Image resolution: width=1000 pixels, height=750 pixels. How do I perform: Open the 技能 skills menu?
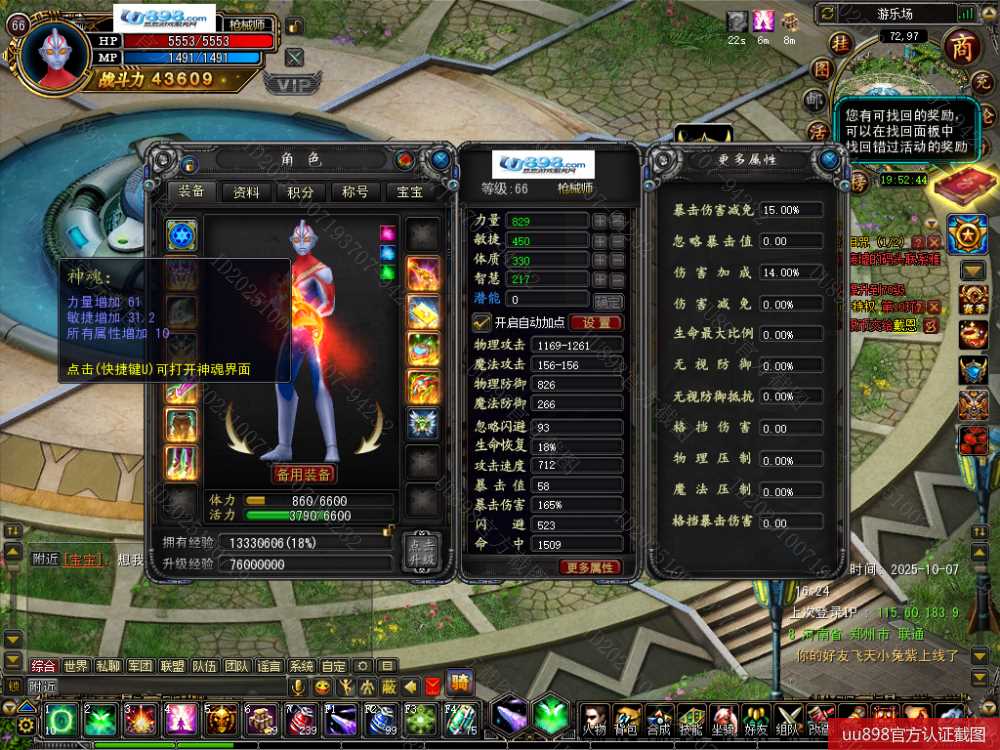pyautogui.click(x=691, y=720)
